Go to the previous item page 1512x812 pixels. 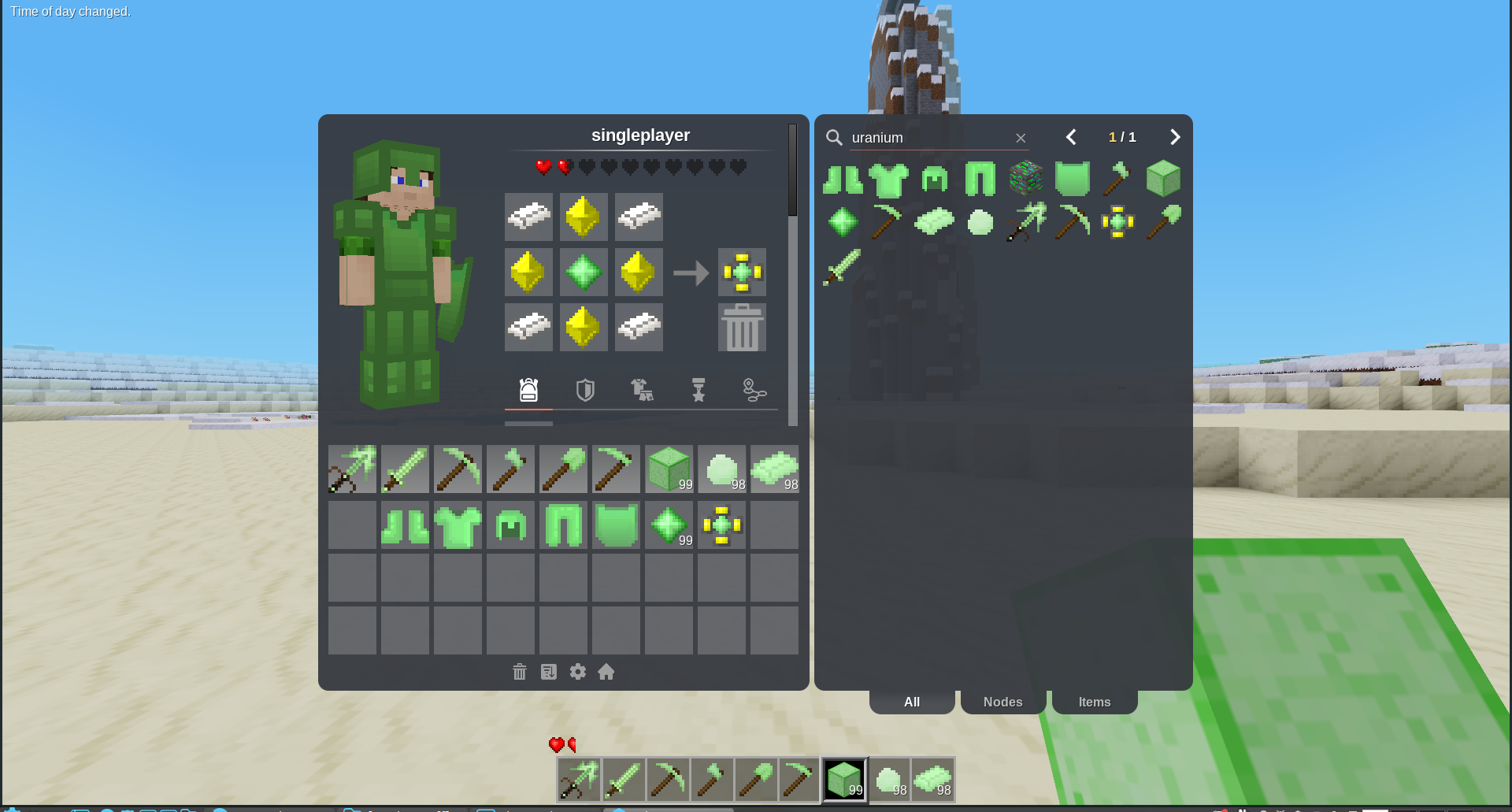point(1071,137)
